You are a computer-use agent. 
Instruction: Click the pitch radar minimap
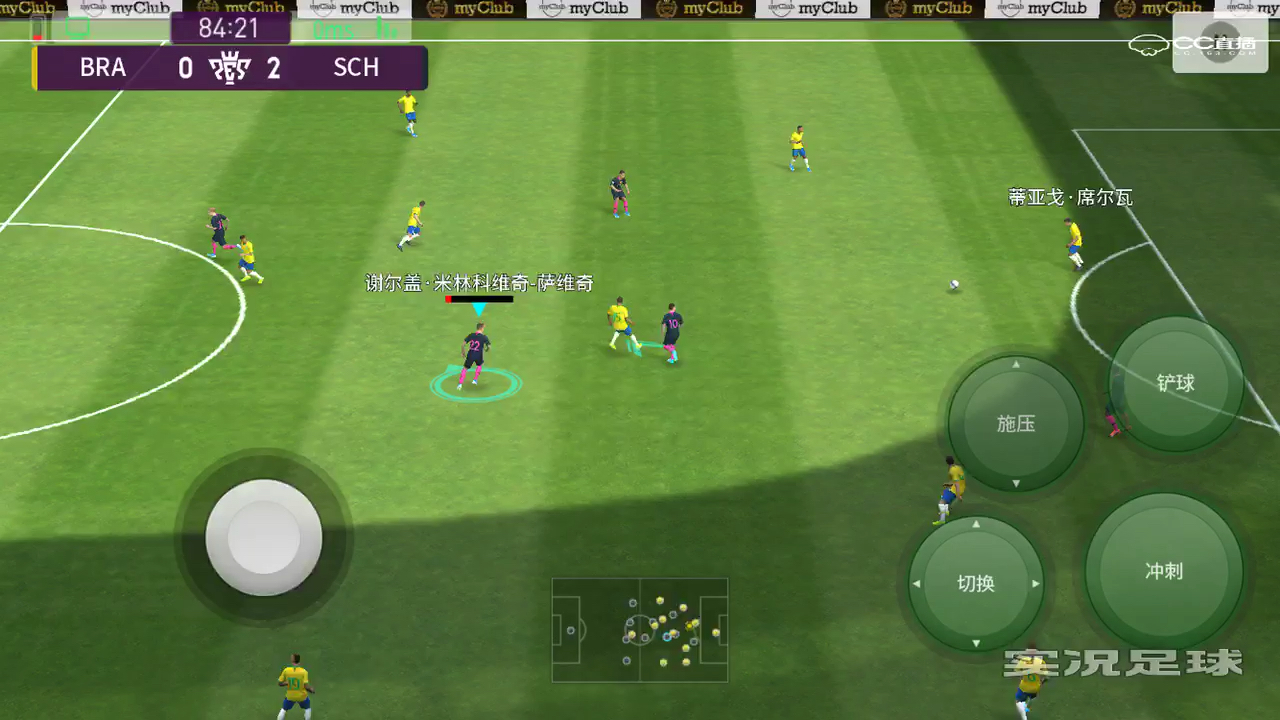pos(640,630)
